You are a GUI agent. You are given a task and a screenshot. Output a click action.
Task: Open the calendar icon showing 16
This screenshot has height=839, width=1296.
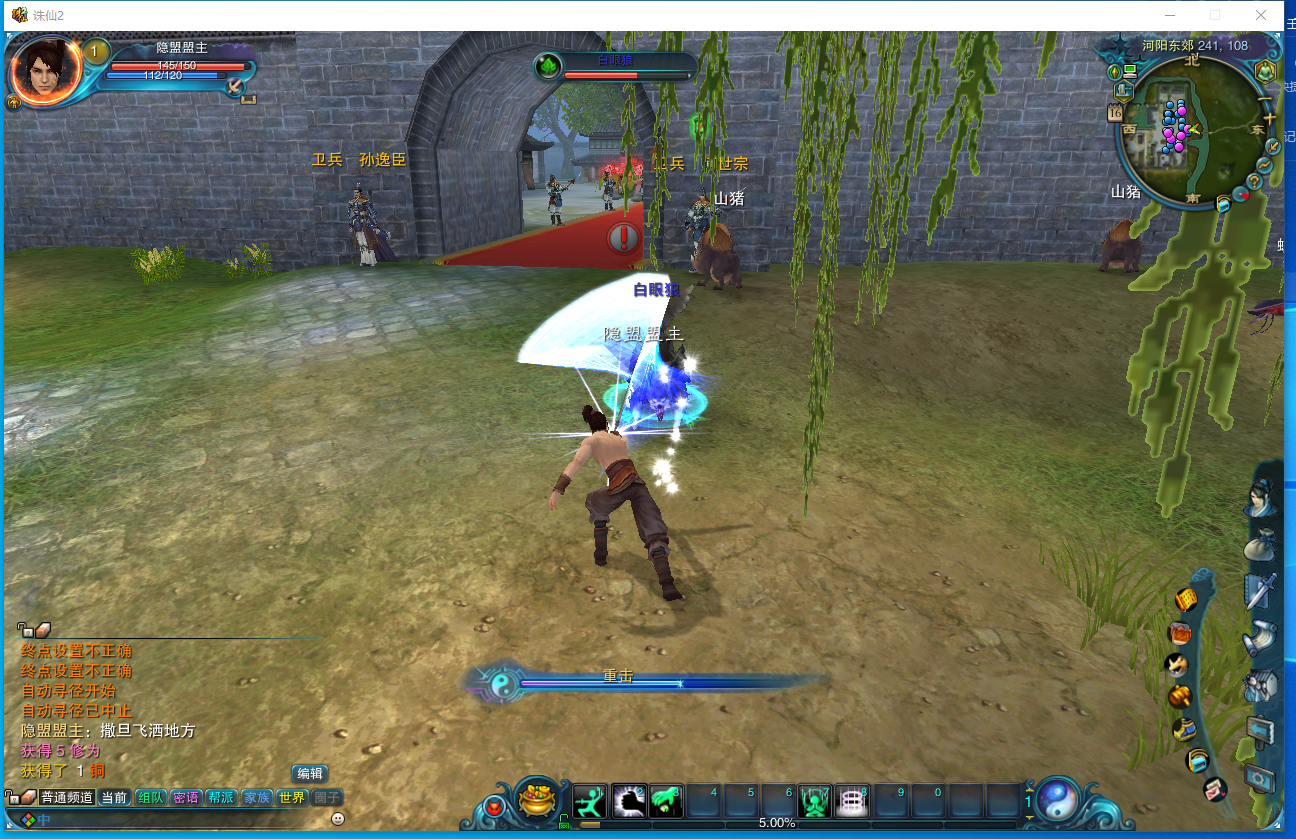(x=1116, y=113)
